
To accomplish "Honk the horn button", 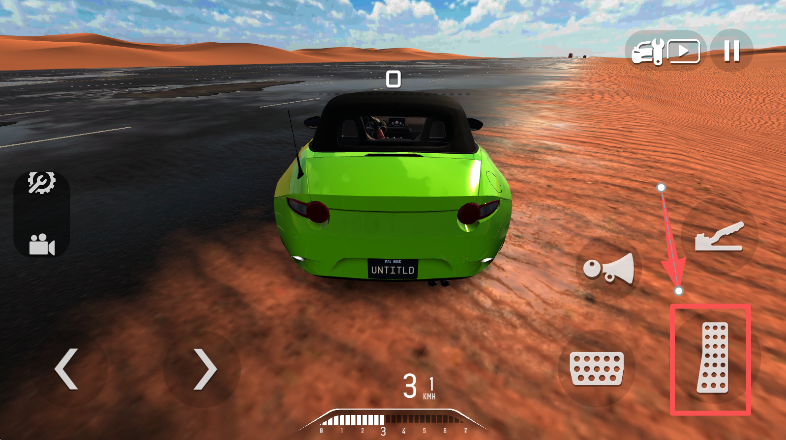I will click(x=608, y=269).
